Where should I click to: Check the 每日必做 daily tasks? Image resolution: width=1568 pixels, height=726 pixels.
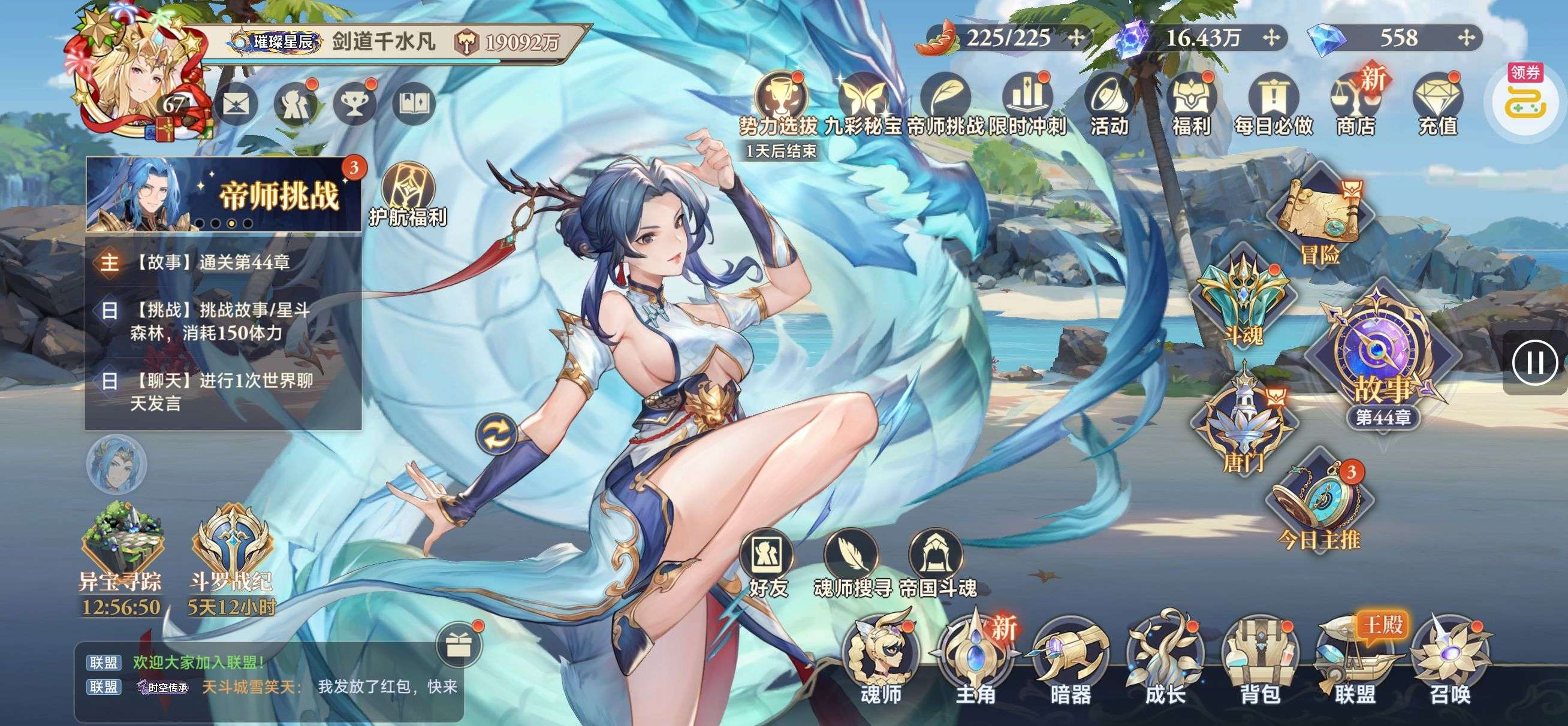1273,107
